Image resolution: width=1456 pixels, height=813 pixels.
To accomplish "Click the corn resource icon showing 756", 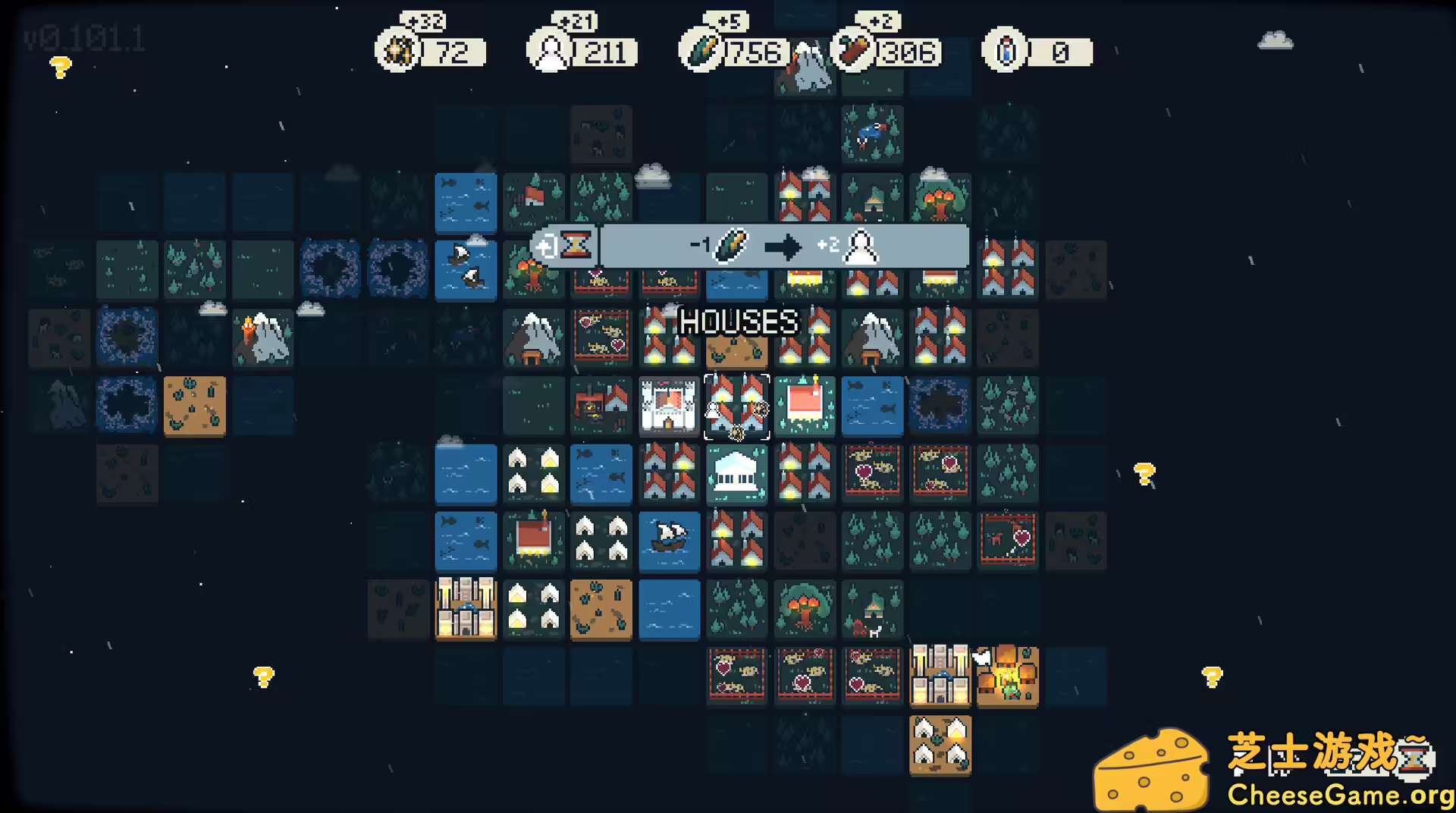I will click(701, 51).
